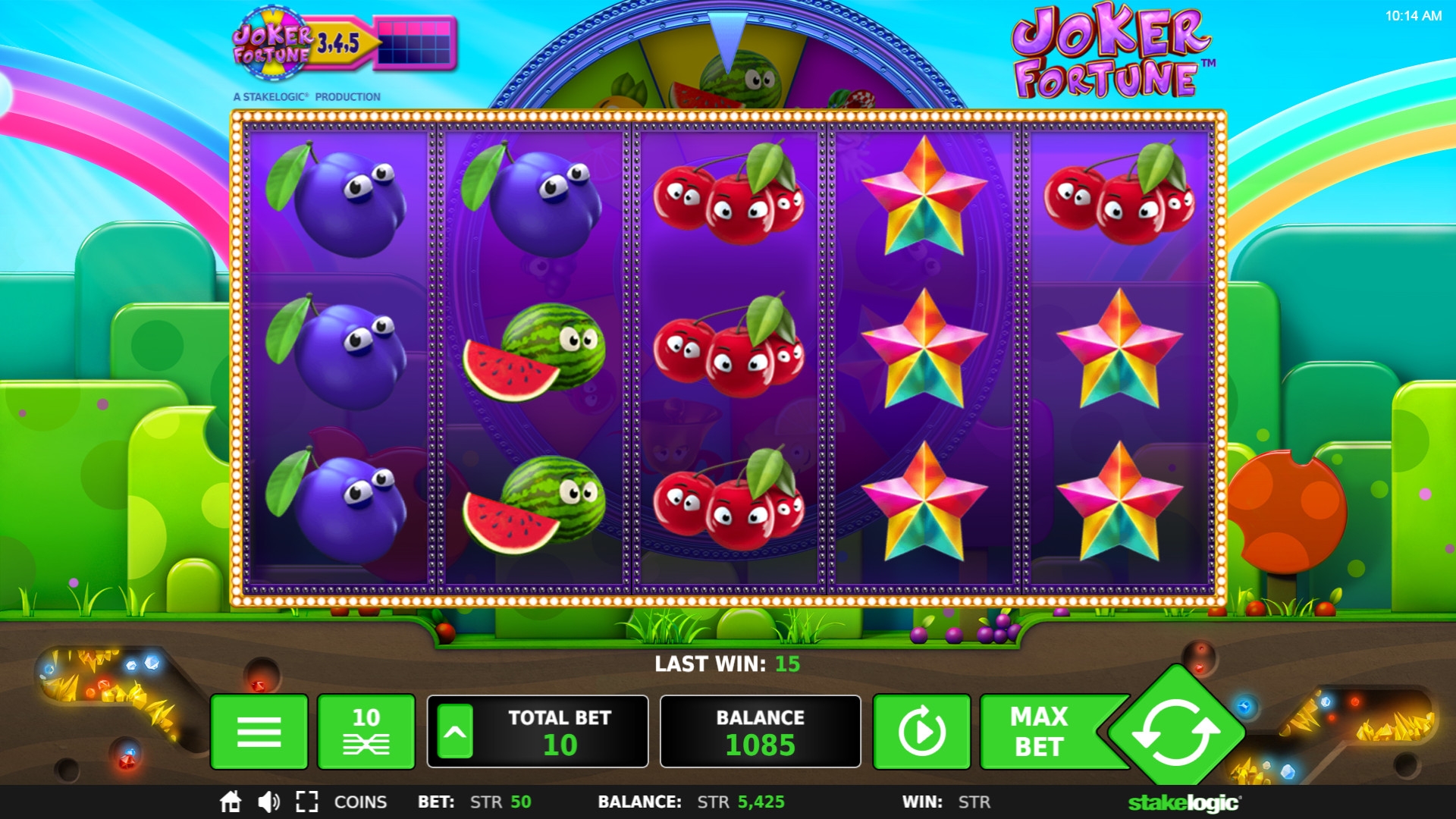
Task: Open the hamburger menu button
Action: click(259, 732)
